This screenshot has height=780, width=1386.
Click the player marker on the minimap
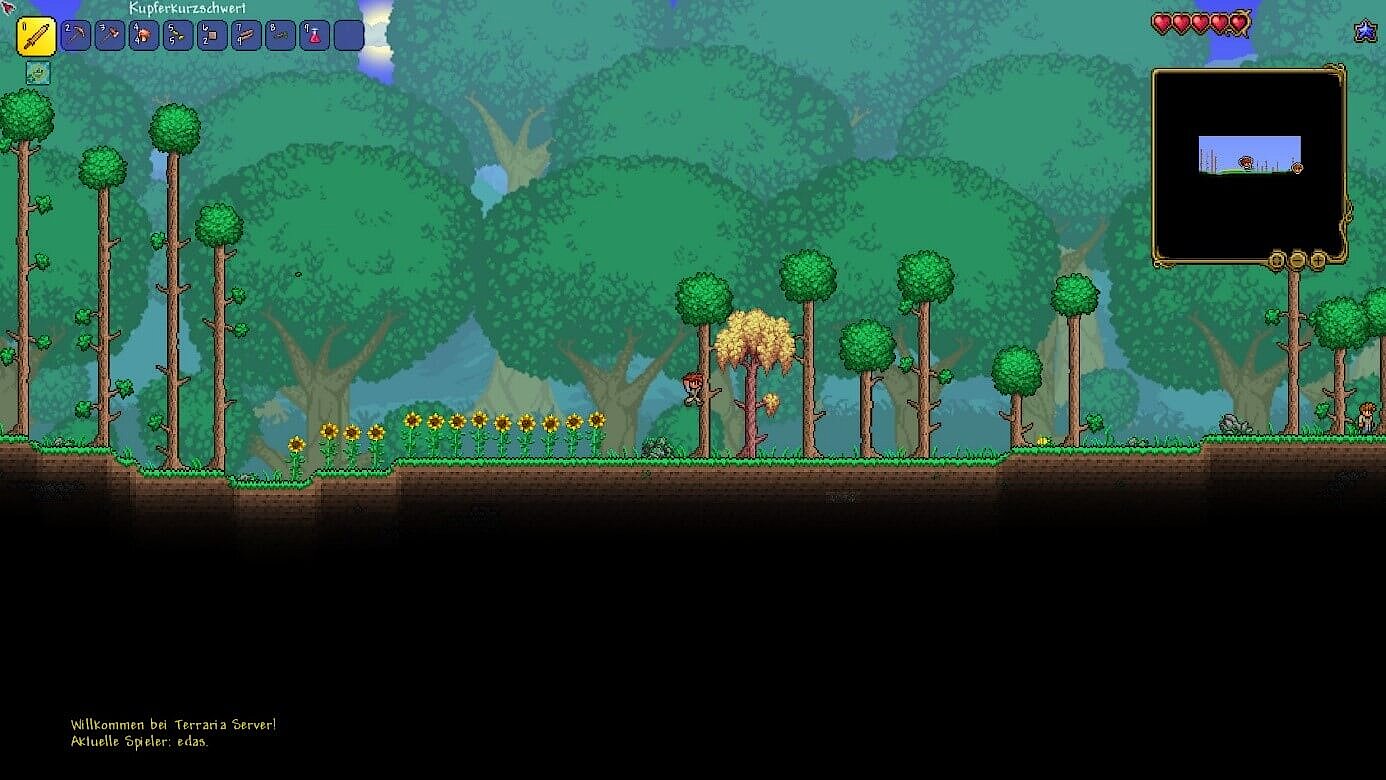(x=1248, y=161)
